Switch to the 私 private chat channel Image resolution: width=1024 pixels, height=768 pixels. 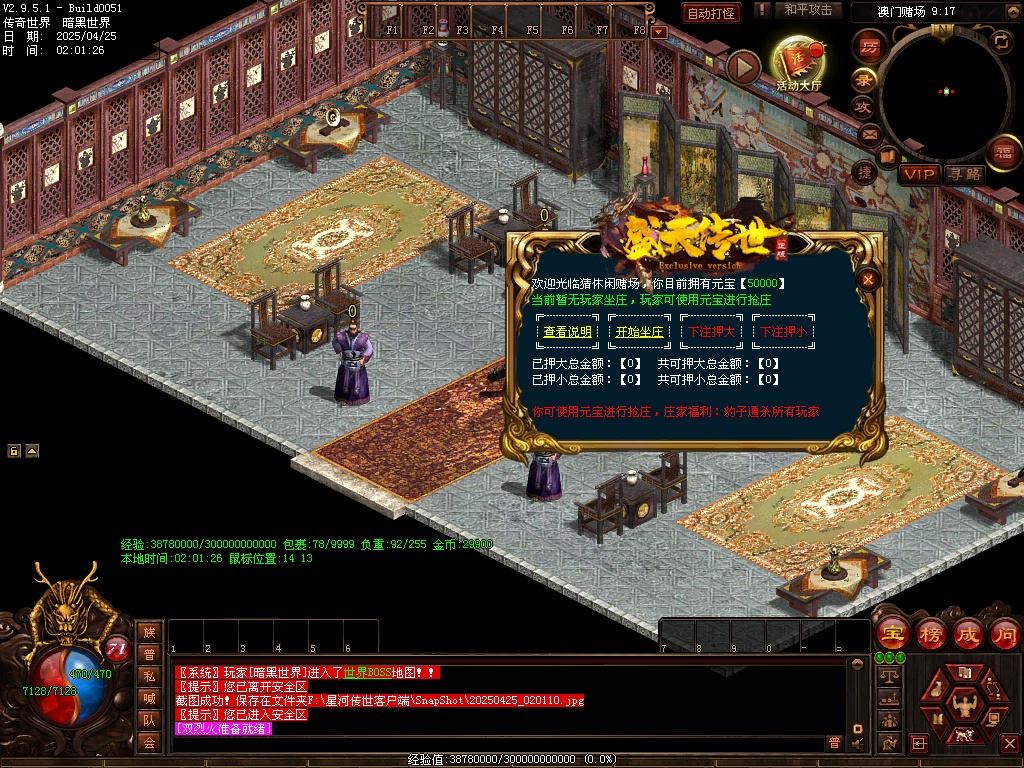[149, 675]
